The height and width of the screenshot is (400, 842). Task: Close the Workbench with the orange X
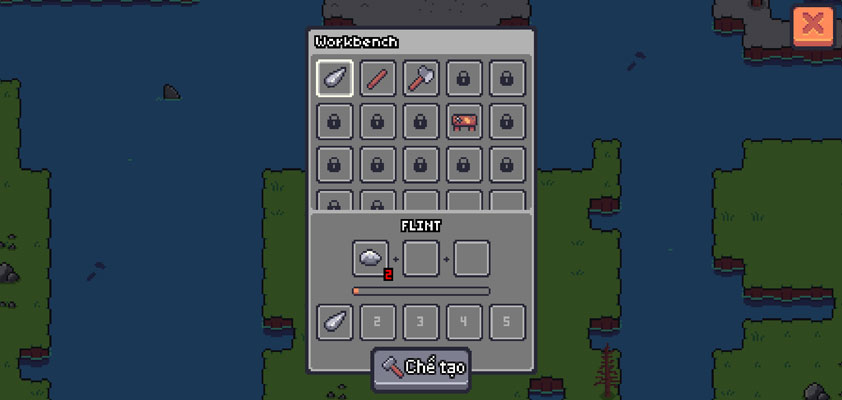click(813, 24)
